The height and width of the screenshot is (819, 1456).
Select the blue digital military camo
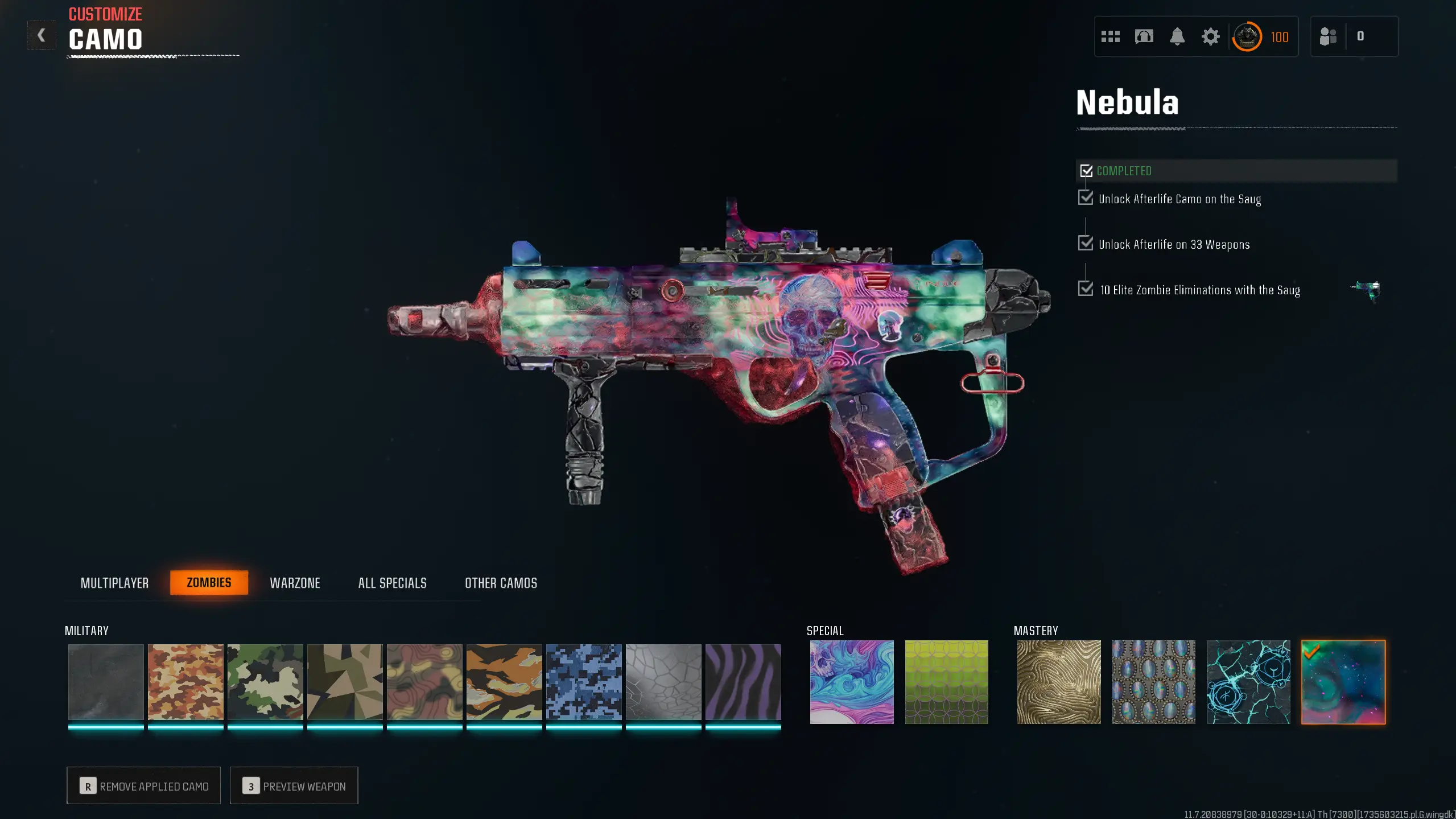pos(584,682)
